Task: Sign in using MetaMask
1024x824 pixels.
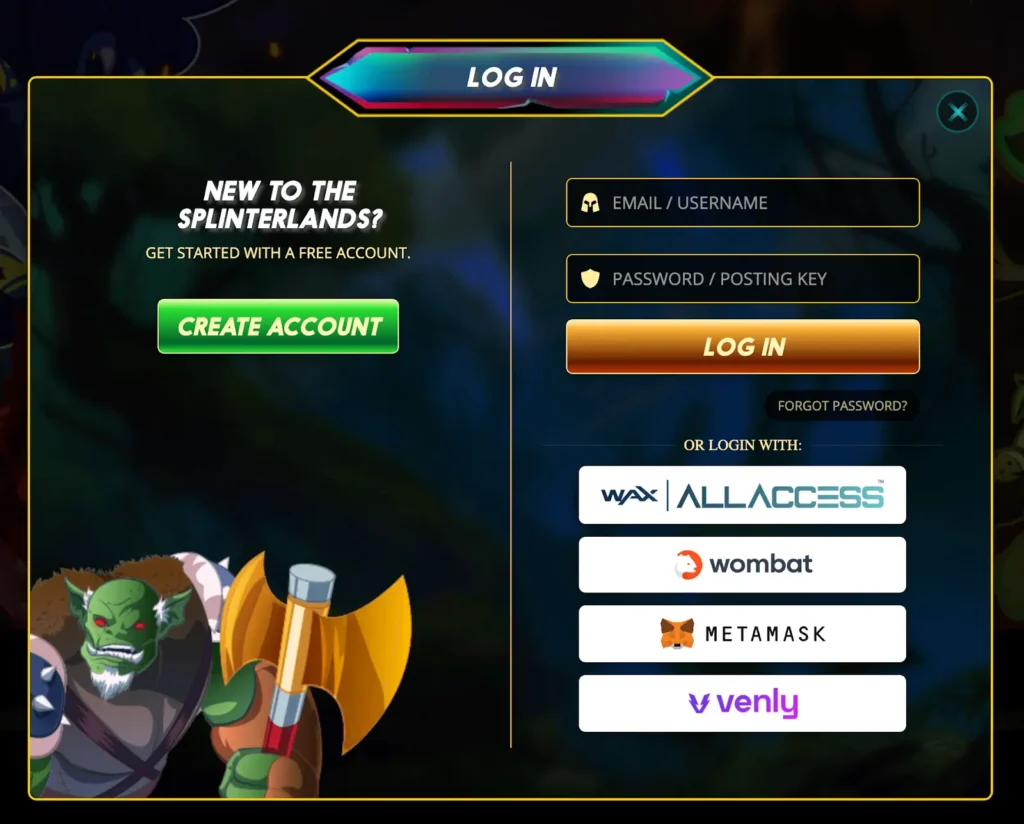Action: click(742, 633)
